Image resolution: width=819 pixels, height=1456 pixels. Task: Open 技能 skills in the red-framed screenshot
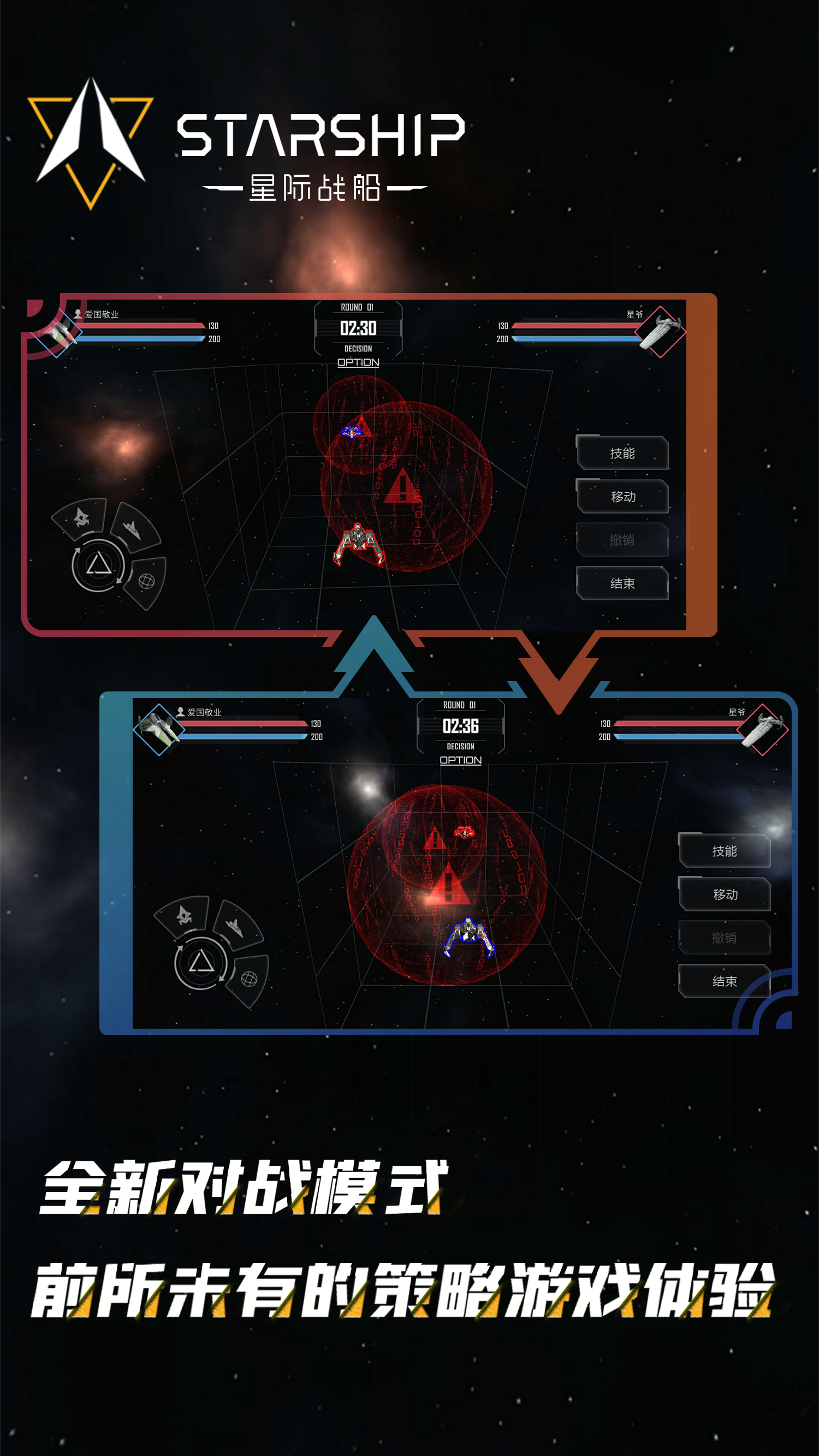click(622, 453)
